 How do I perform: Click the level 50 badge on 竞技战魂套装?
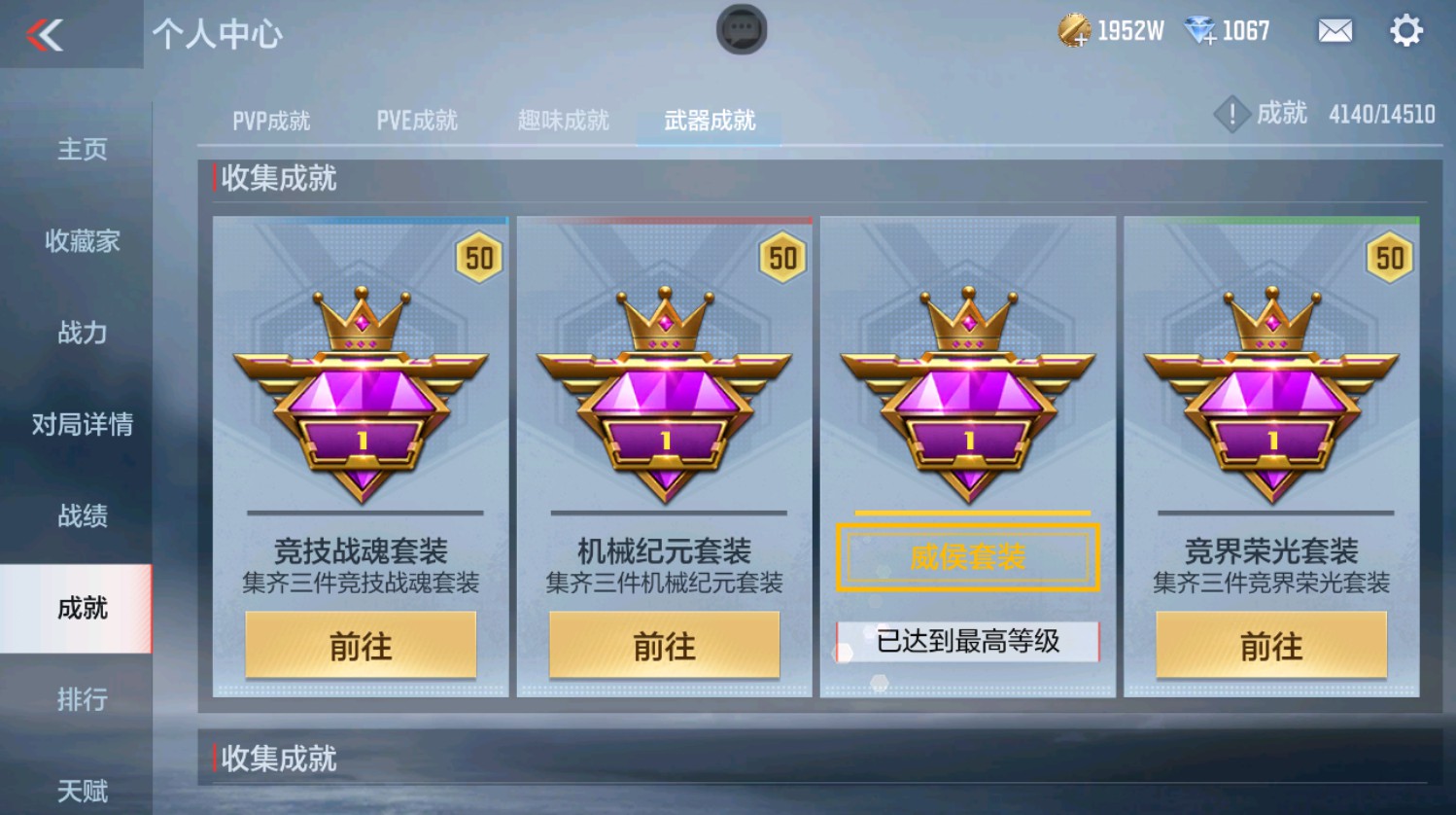tap(477, 260)
